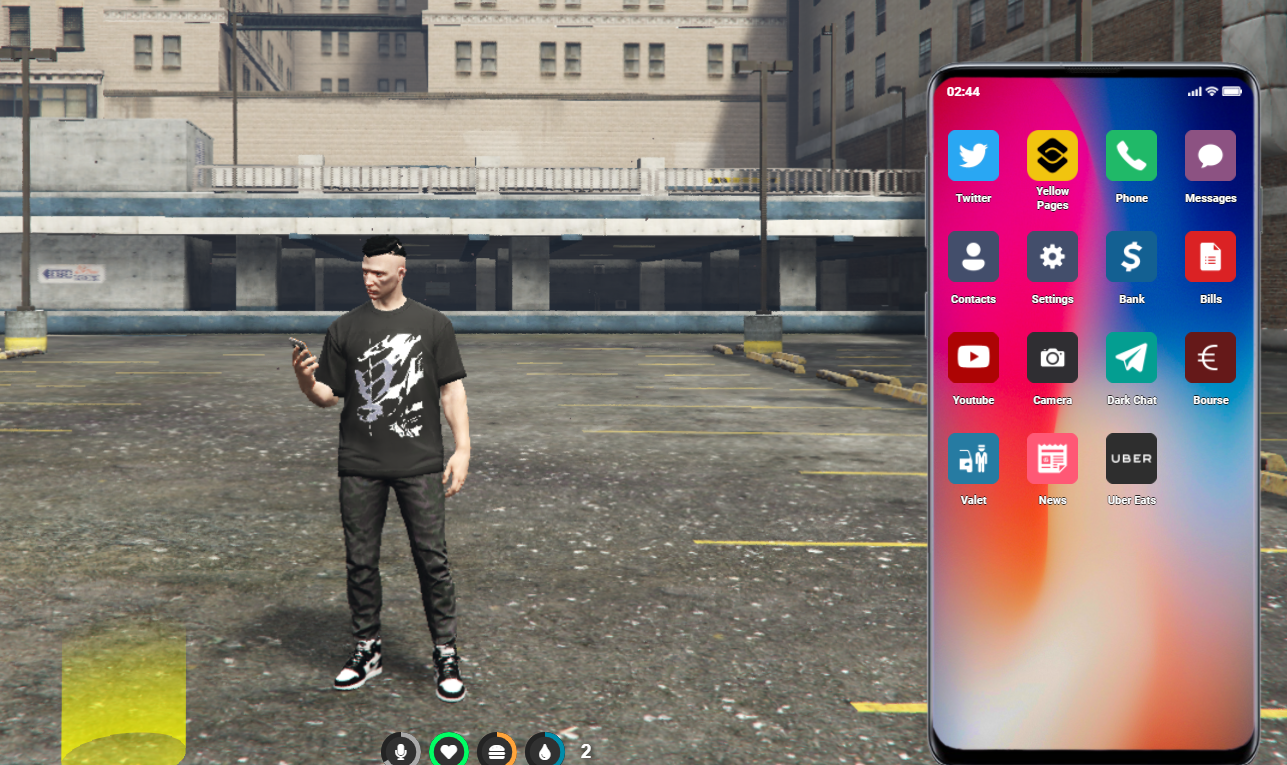Open the Valet app
The width and height of the screenshot is (1287, 765).
(x=972, y=458)
